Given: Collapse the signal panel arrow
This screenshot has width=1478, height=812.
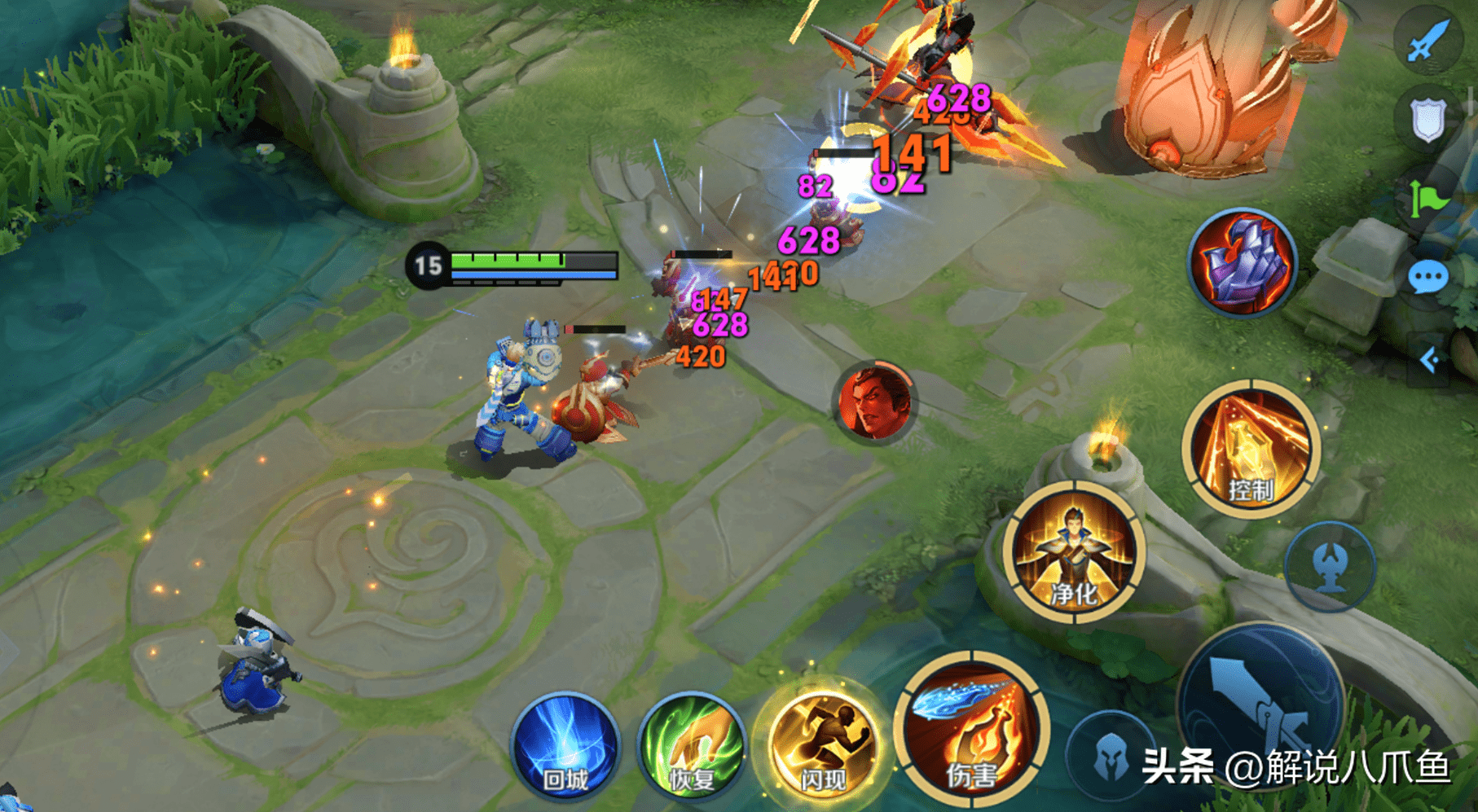Looking at the screenshot, I should [x=1429, y=359].
